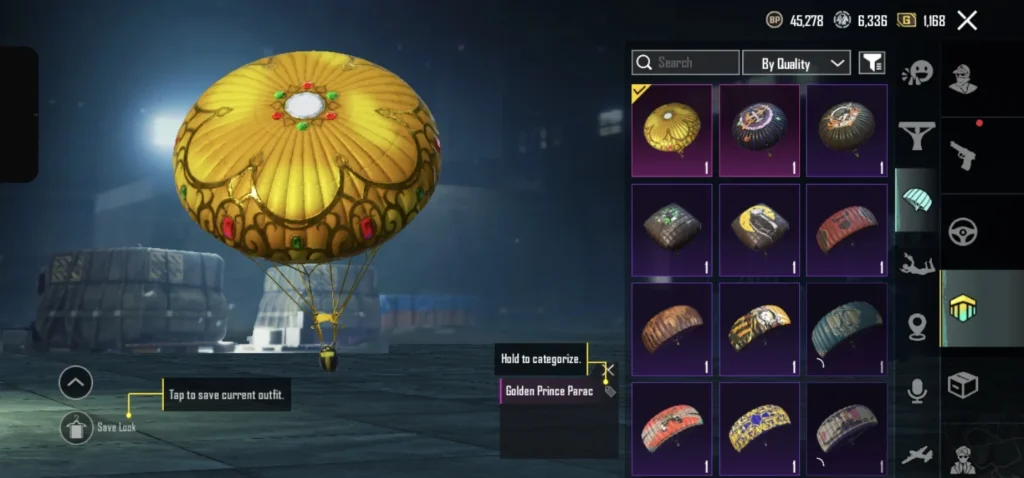Screen dimensions: 1024x478
Task: Select the orange brown striped parachute
Action: coord(671,328)
